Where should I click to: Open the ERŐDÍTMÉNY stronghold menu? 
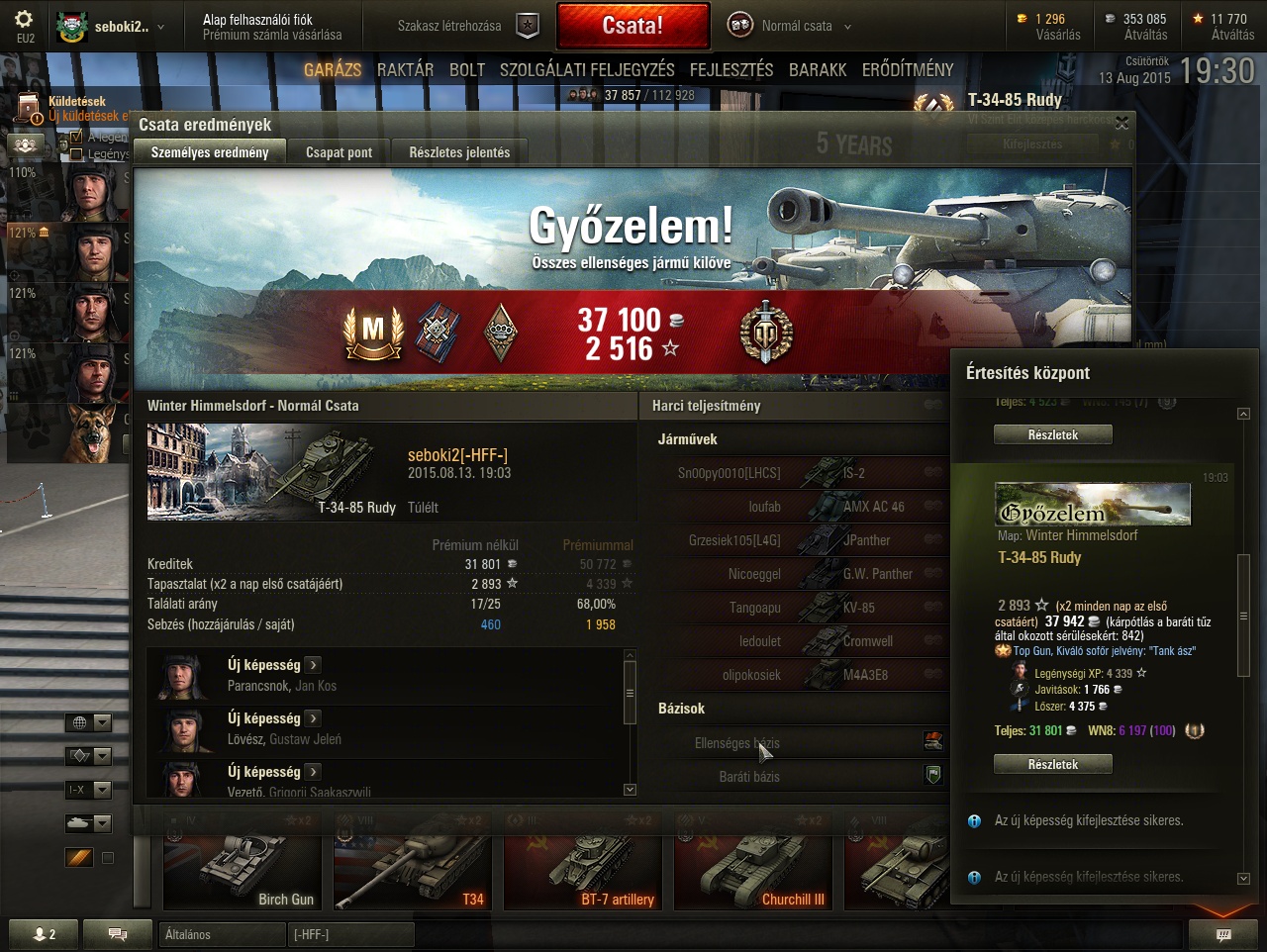click(908, 69)
